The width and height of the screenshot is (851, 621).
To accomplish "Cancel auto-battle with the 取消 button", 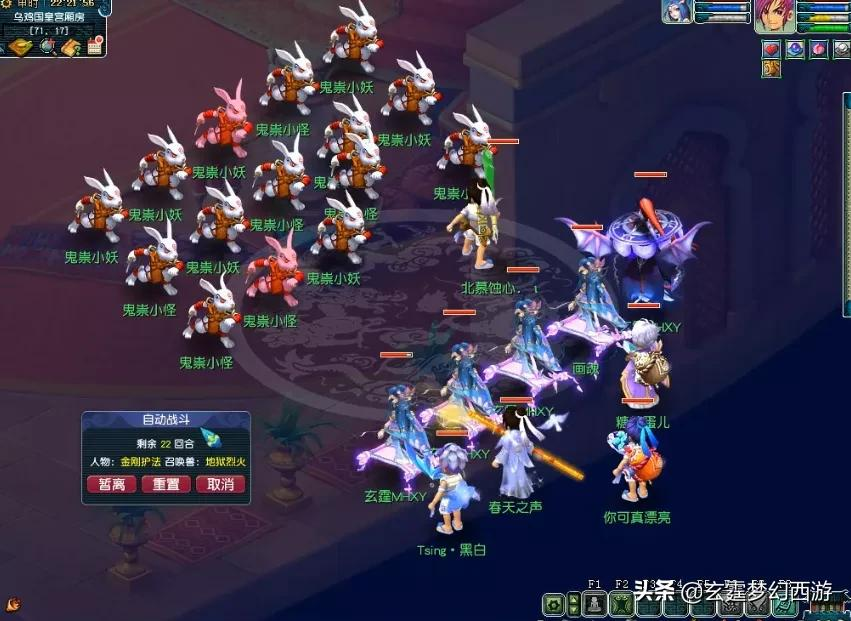I will (x=220, y=484).
